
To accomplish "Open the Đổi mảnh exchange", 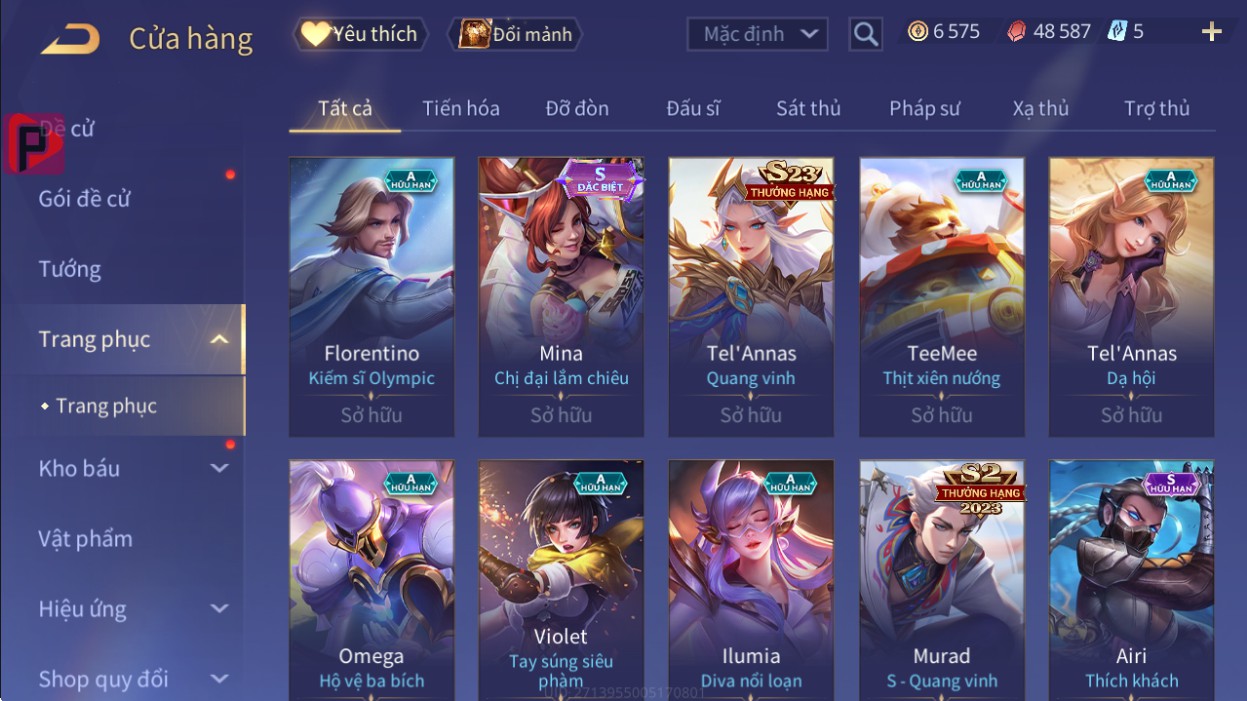I will click(x=515, y=34).
